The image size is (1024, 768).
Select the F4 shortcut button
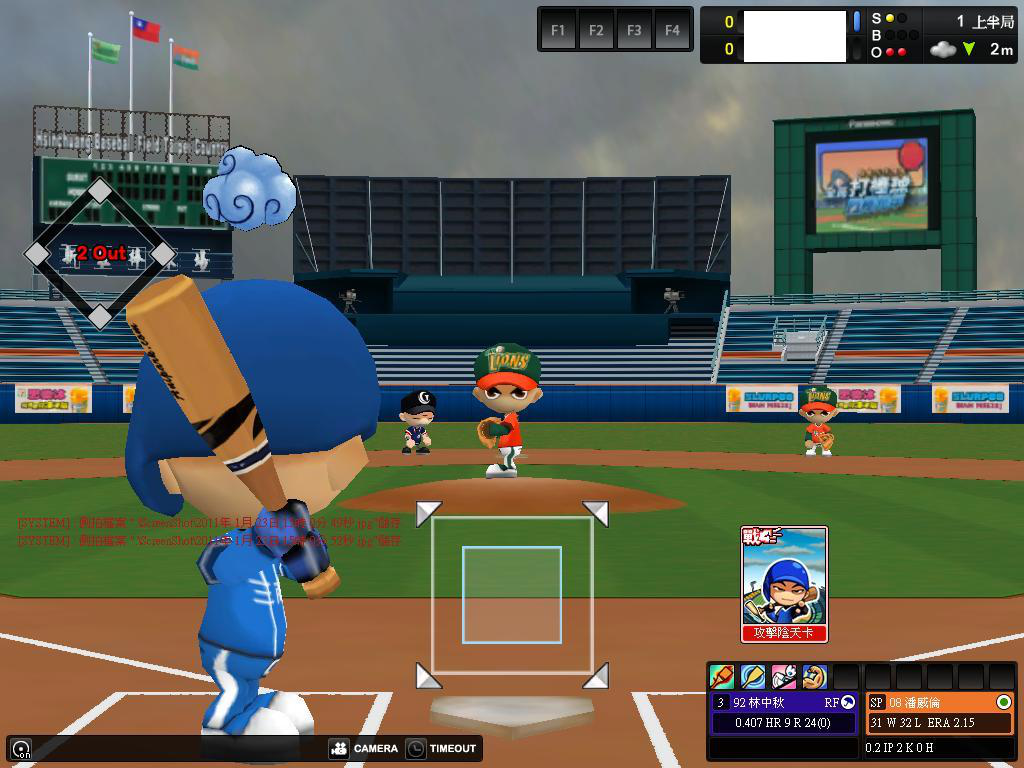coord(672,30)
